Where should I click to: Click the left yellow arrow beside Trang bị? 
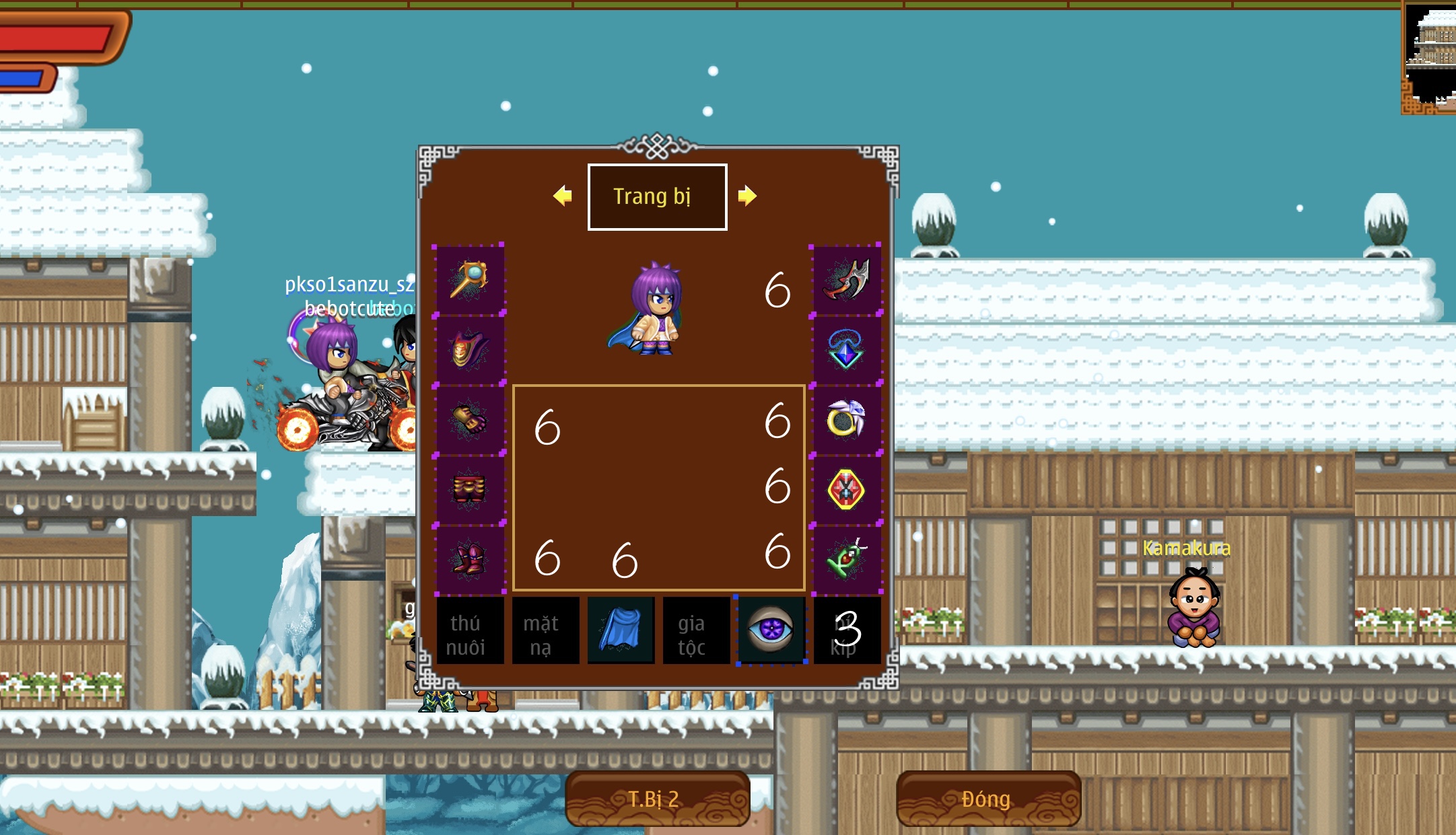(x=563, y=196)
